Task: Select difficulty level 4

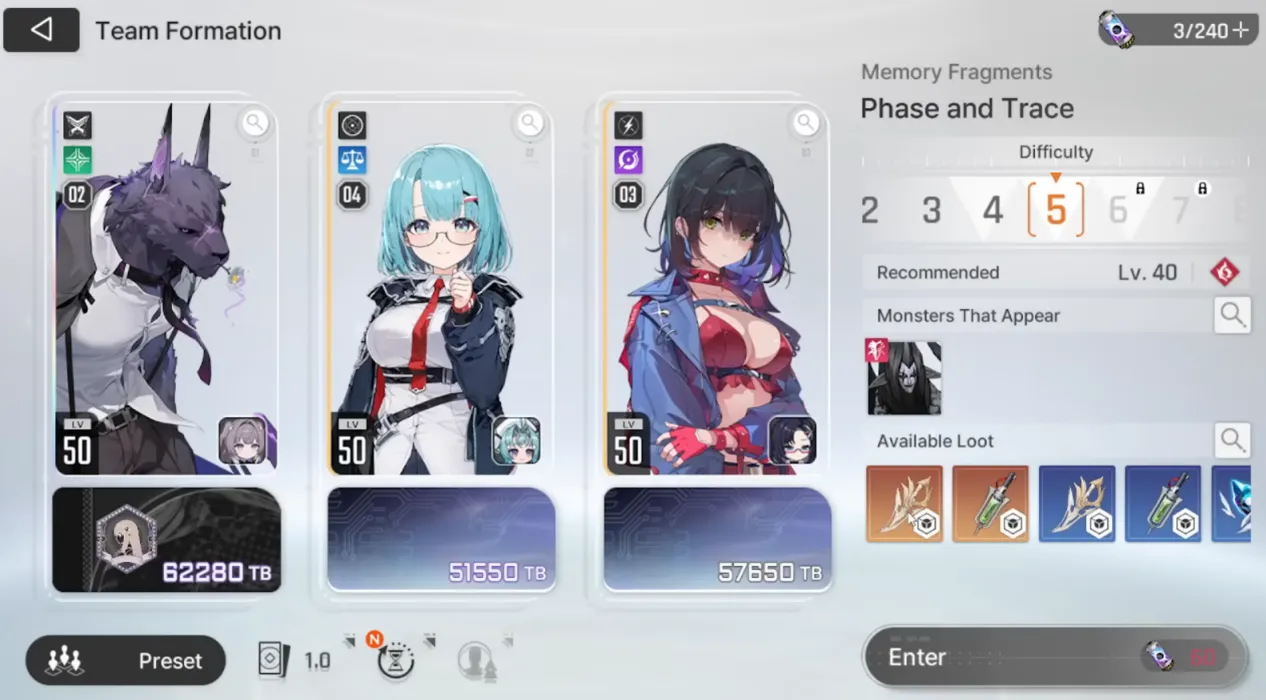Action: (x=992, y=210)
